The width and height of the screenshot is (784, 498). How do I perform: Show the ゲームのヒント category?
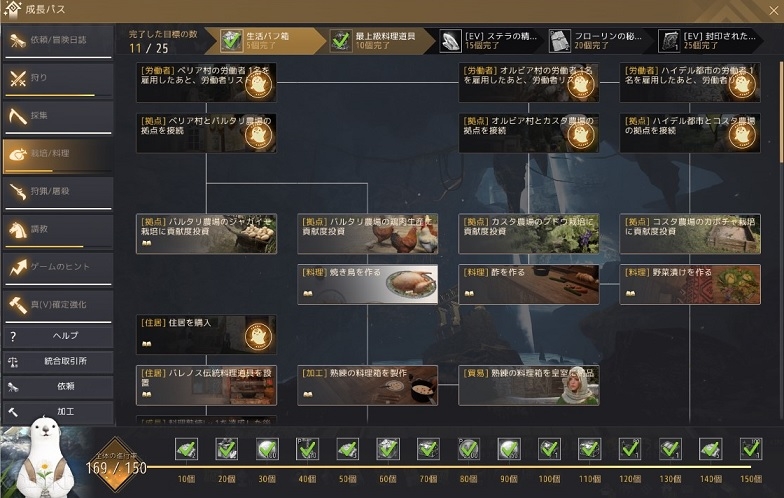click(x=56, y=268)
